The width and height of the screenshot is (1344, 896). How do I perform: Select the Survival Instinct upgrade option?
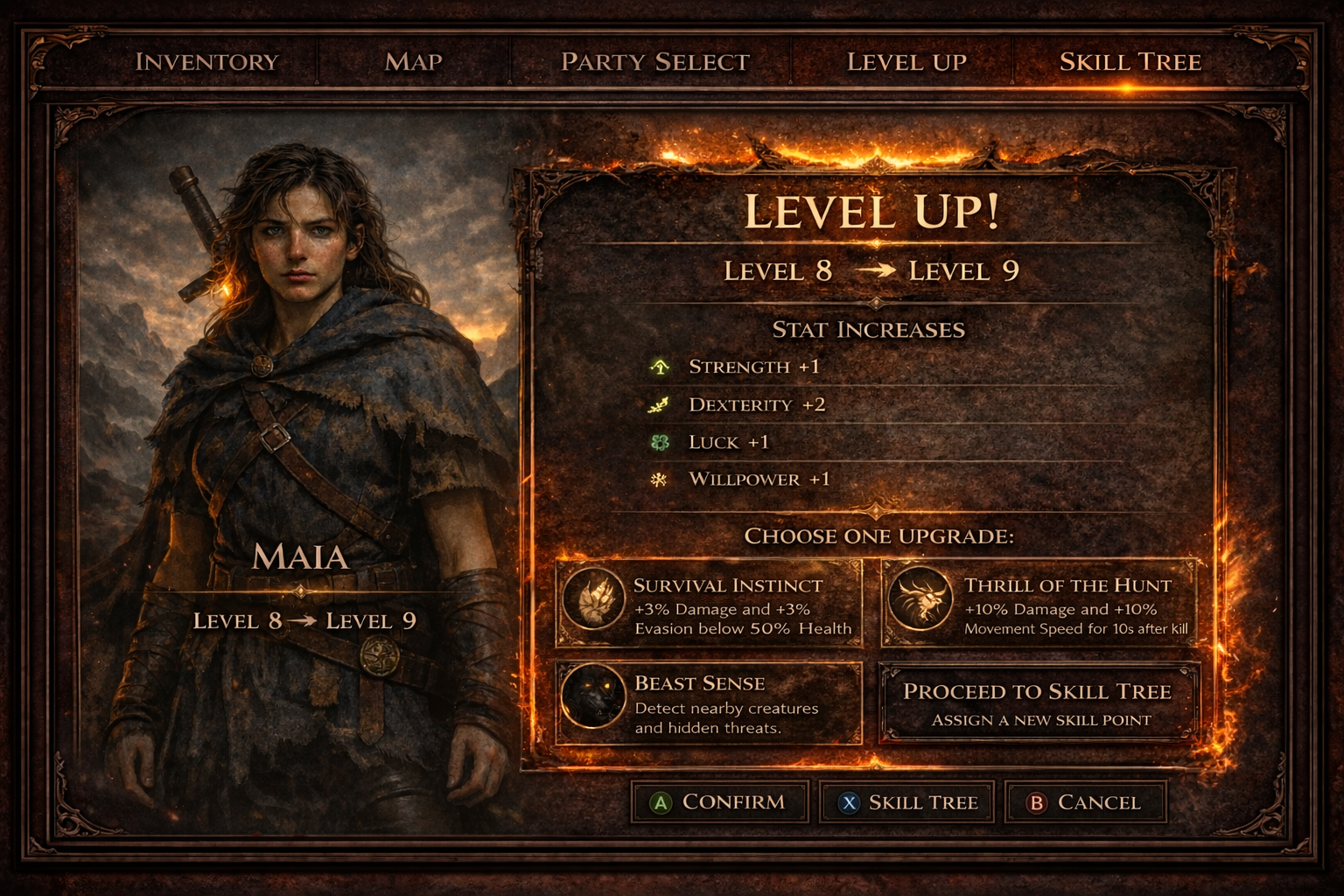tap(709, 605)
